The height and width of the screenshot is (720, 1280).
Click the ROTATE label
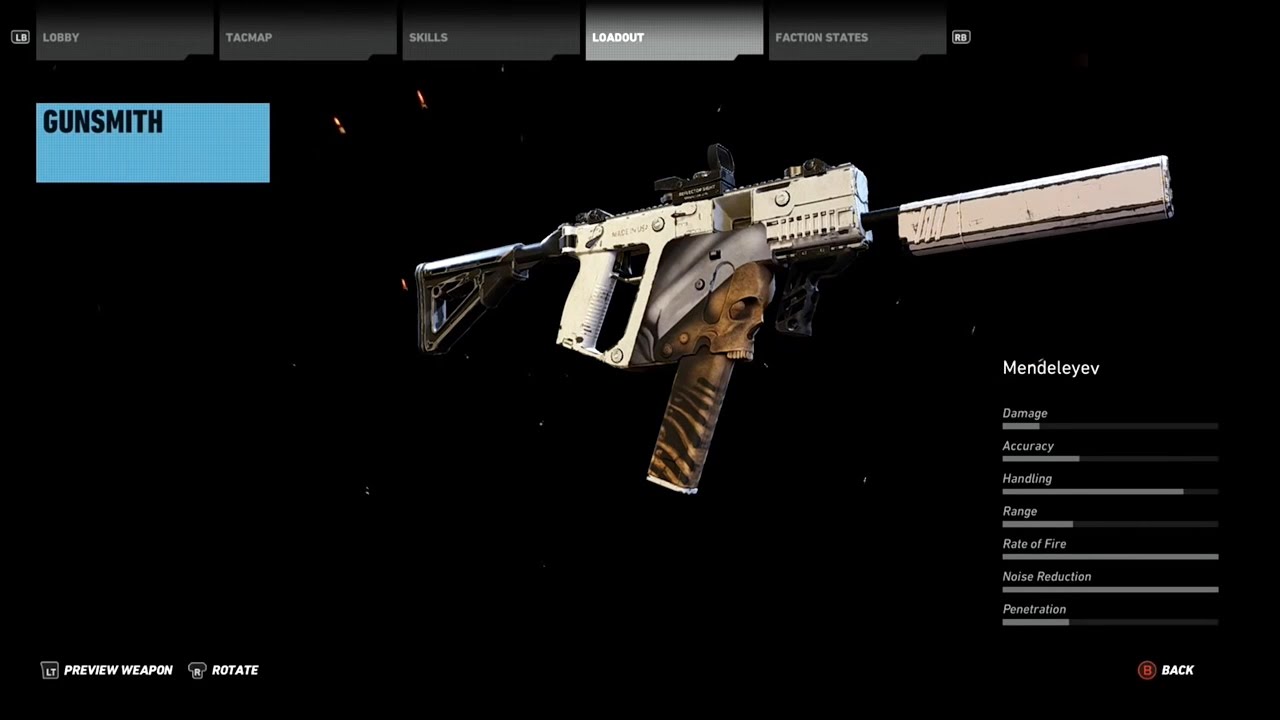(x=236, y=670)
